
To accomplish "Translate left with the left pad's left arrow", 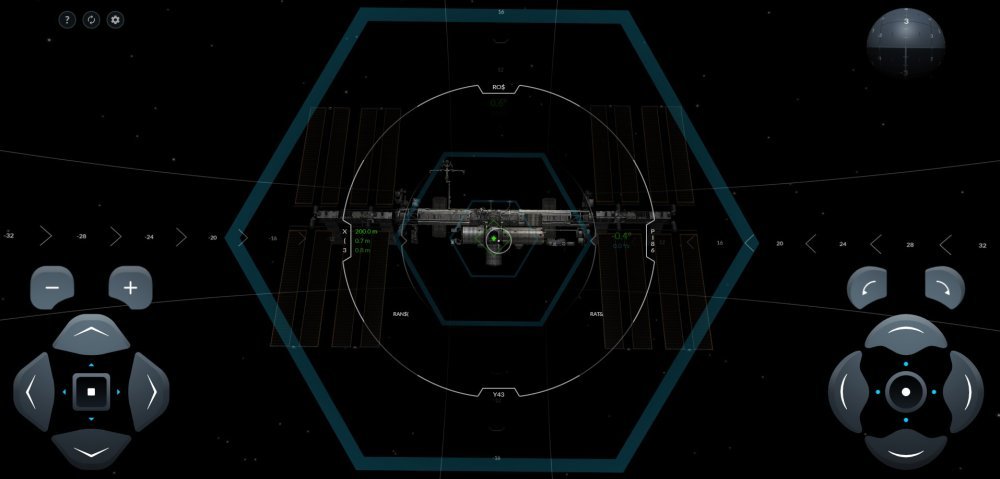I will (x=33, y=391).
